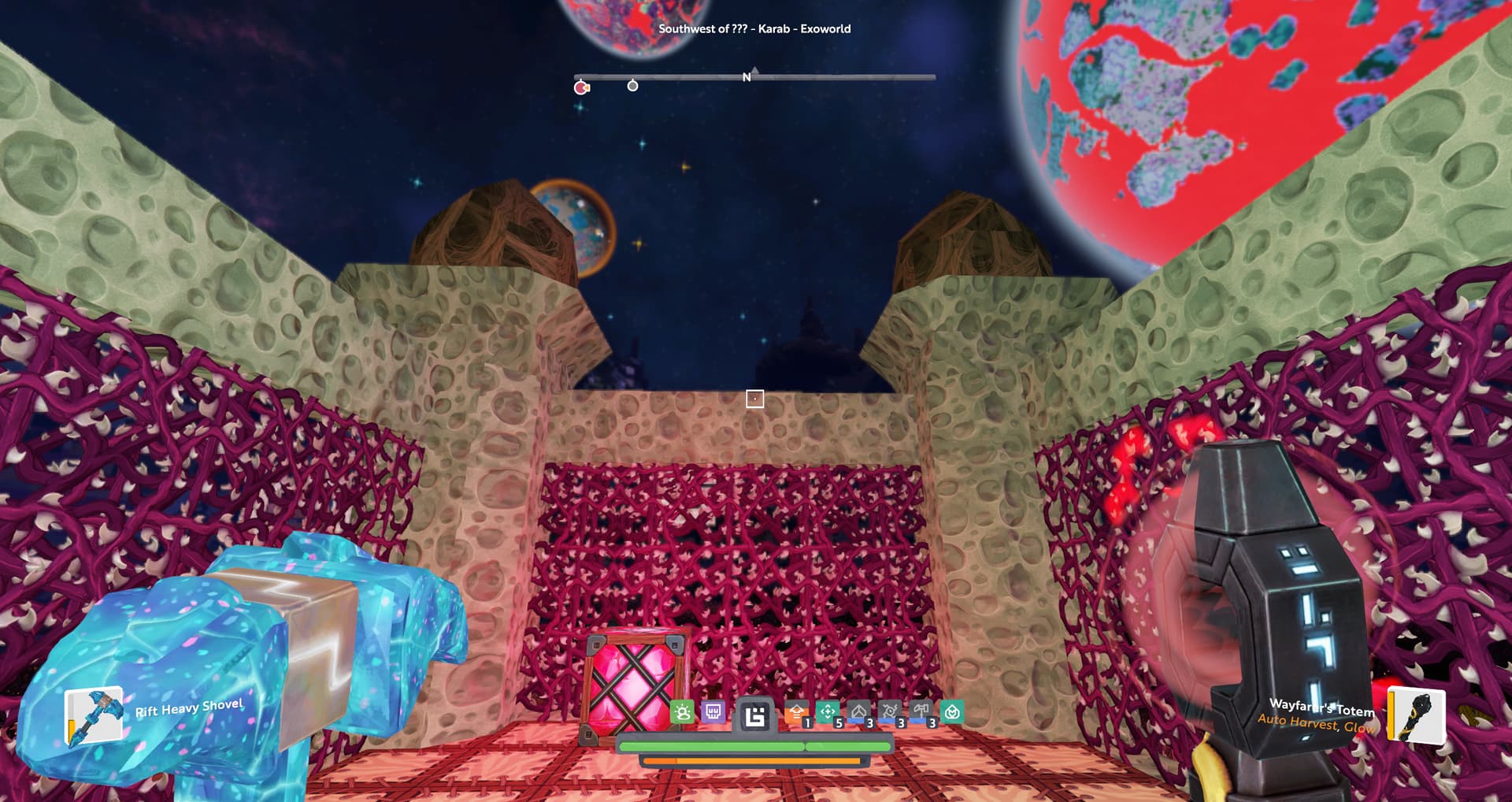
Task: Open the central pixel-face emblem button
Action: coord(754,716)
